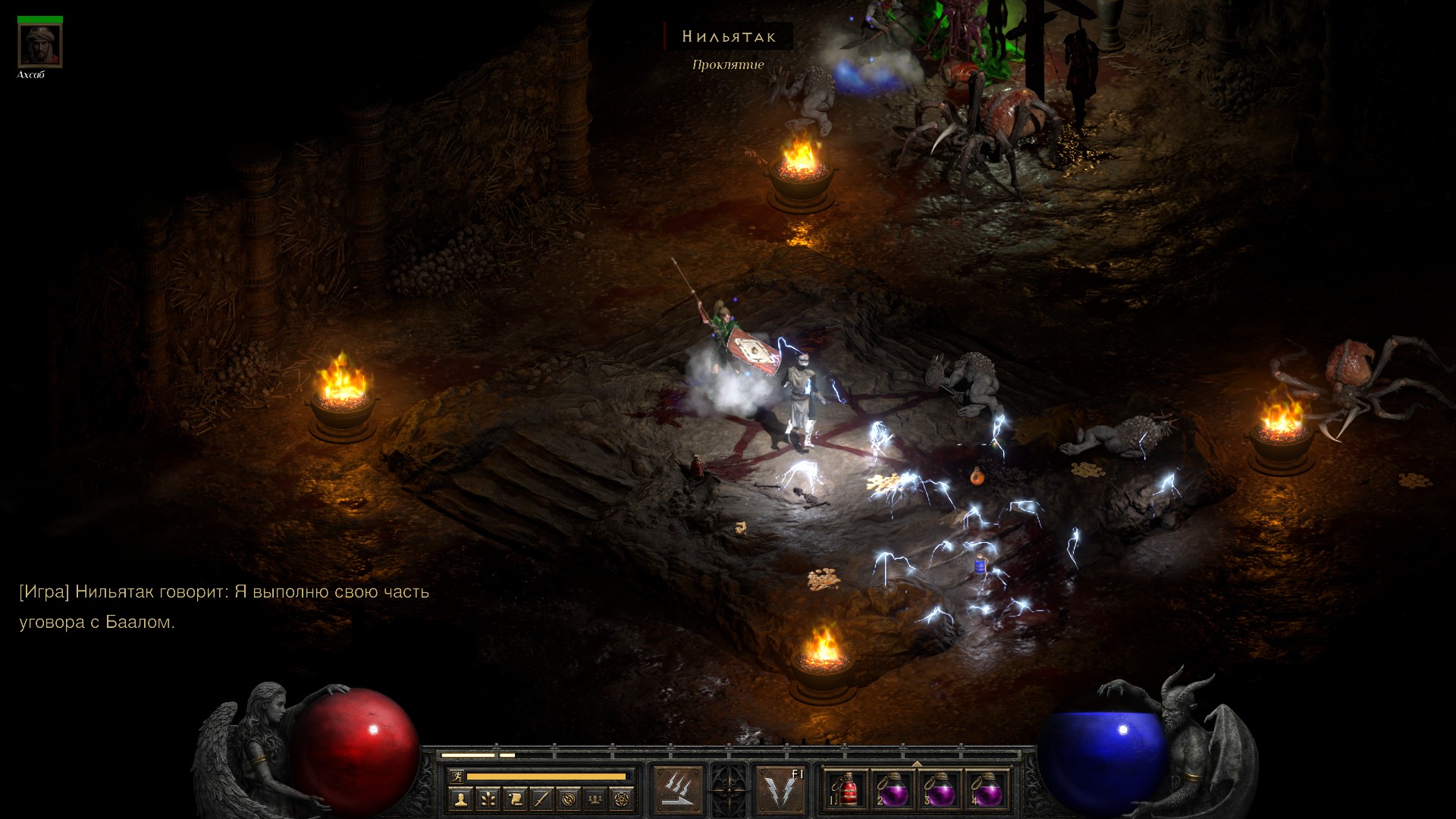The width and height of the screenshot is (1456, 819).
Task: Open the party screen icon
Action: coord(596,799)
